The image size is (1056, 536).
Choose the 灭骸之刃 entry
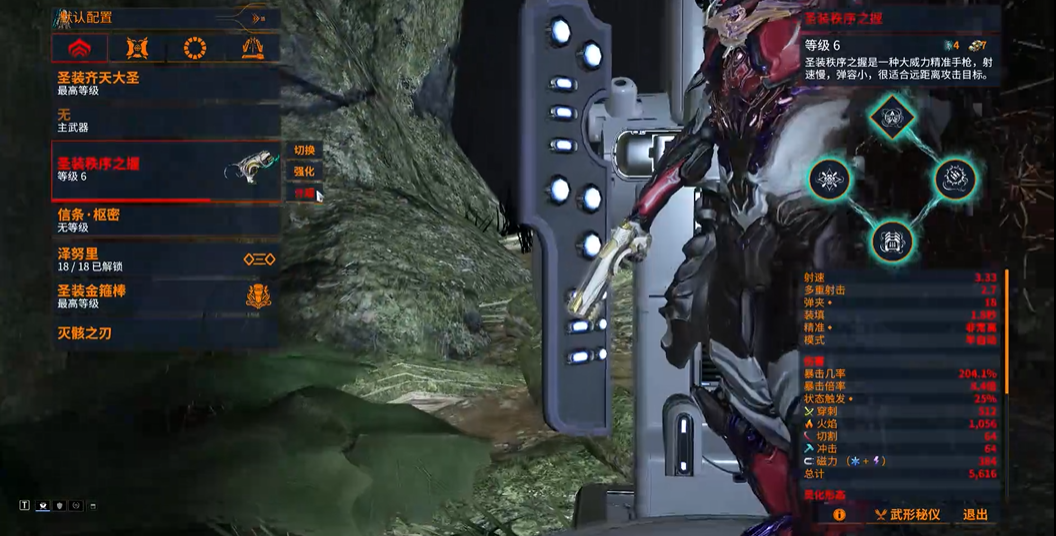165,333
